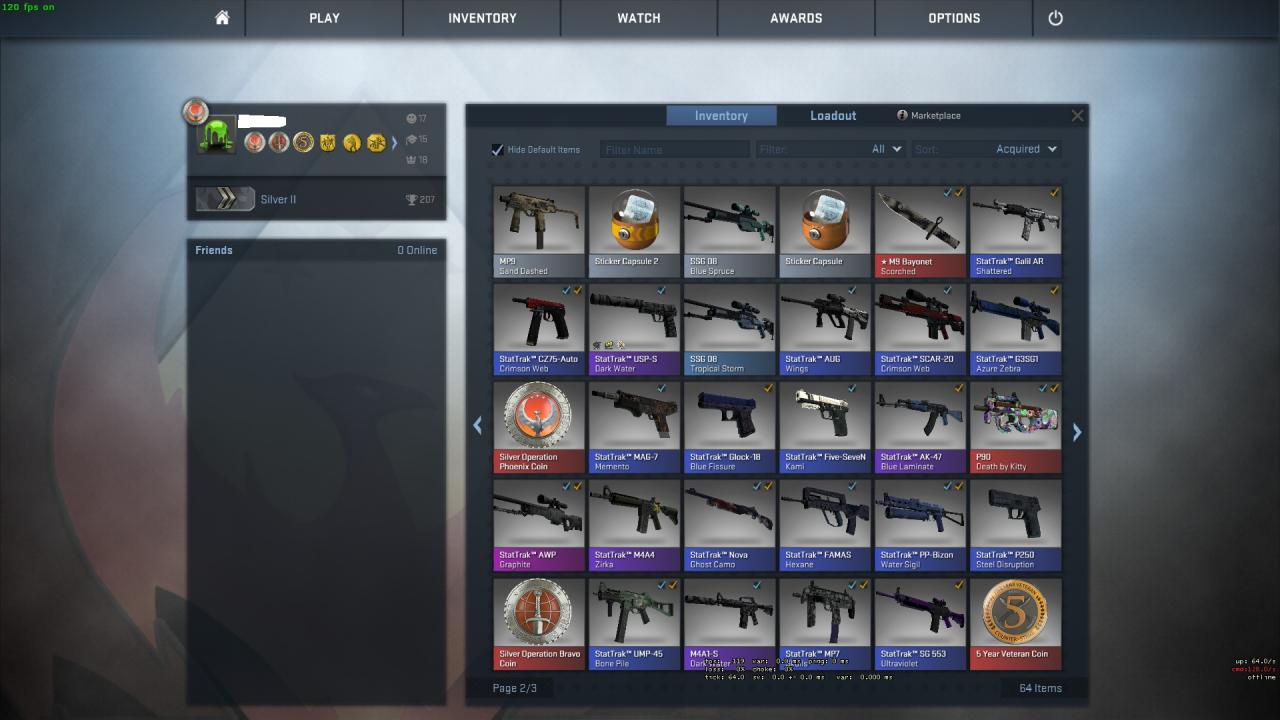1280x720 pixels.
Task: Click the Marketplace globe icon
Action: click(x=901, y=115)
